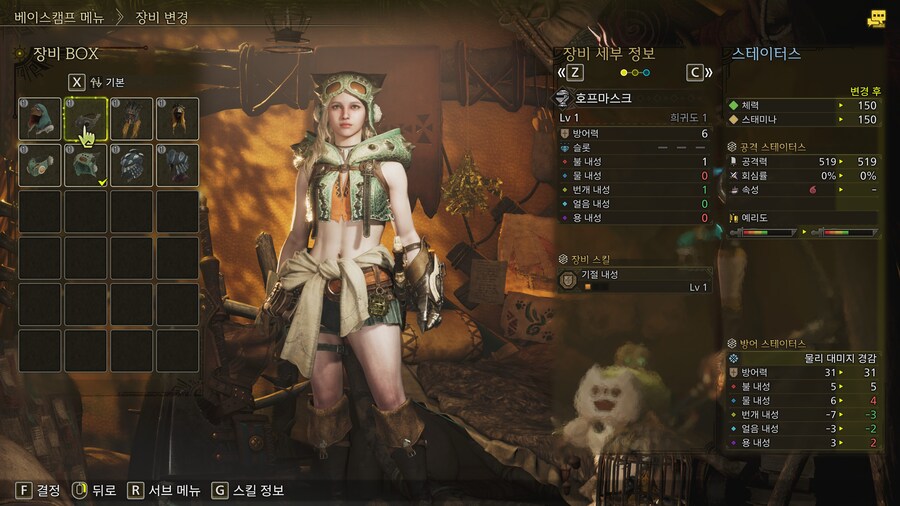Viewport: 900px width, 506px height.
Task: Select the 기절 내성 equipment skill row
Action: [x=635, y=280]
